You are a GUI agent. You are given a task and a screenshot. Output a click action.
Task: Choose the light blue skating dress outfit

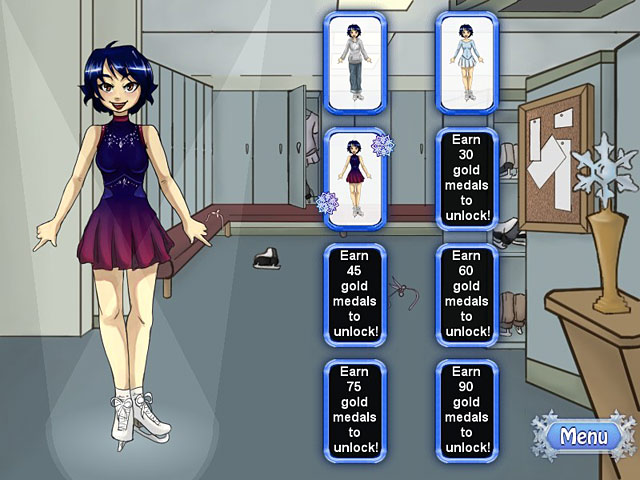coord(467,62)
